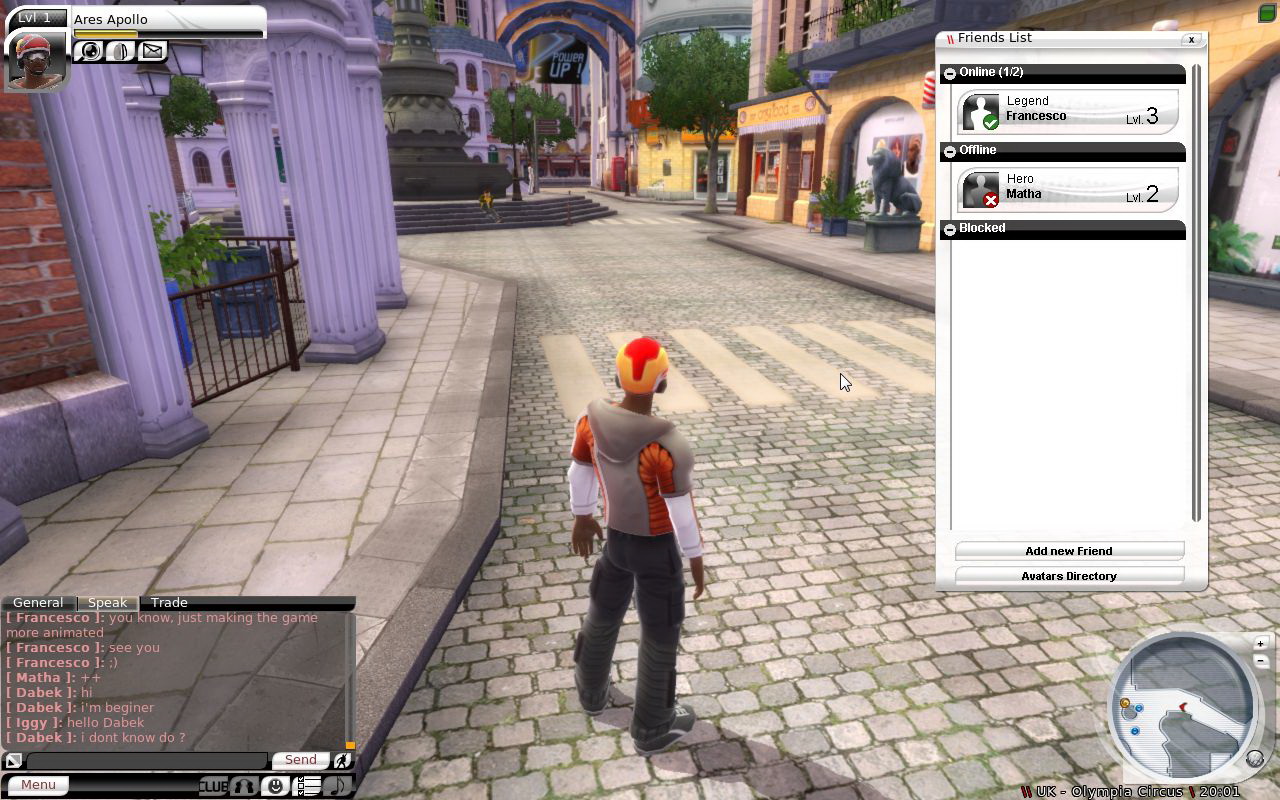
Task: Collapse the Offline friends section
Action: click(950, 151)
